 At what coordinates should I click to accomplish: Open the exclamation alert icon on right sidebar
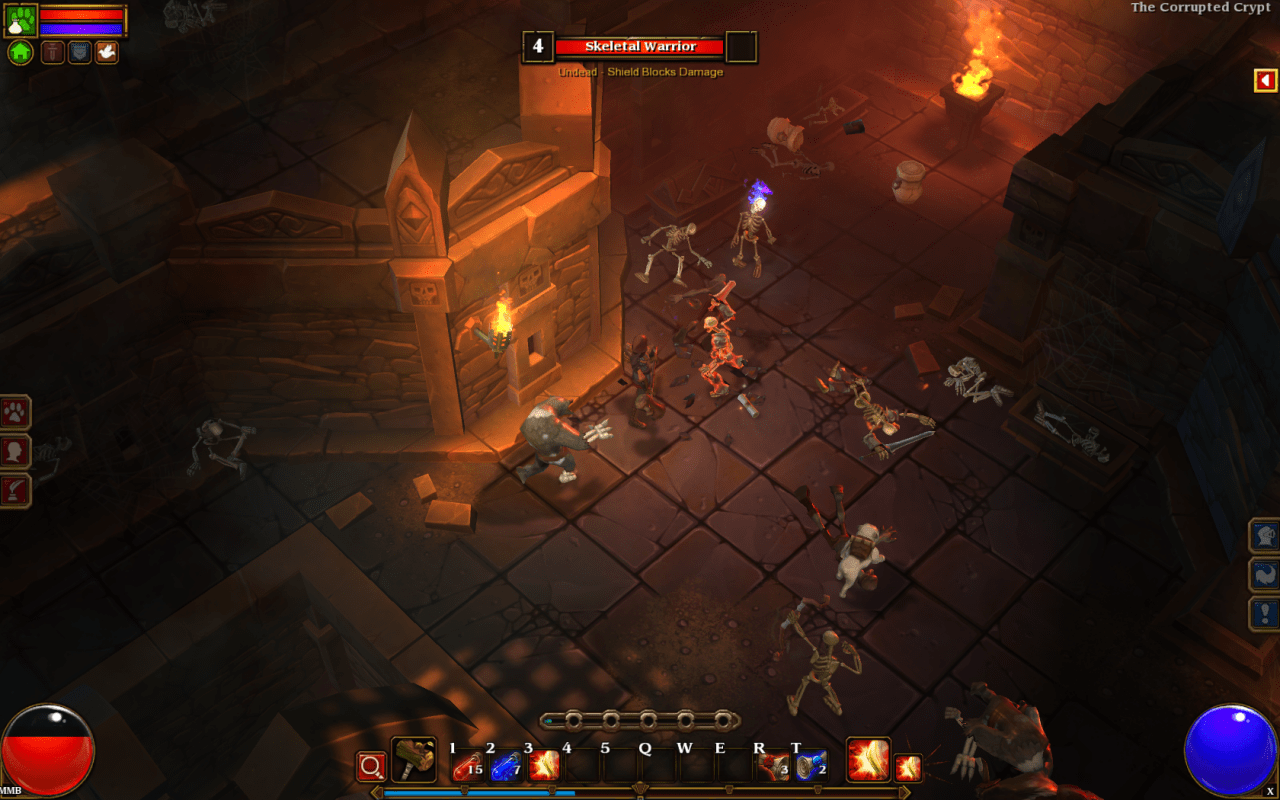tap(1263, 612)
